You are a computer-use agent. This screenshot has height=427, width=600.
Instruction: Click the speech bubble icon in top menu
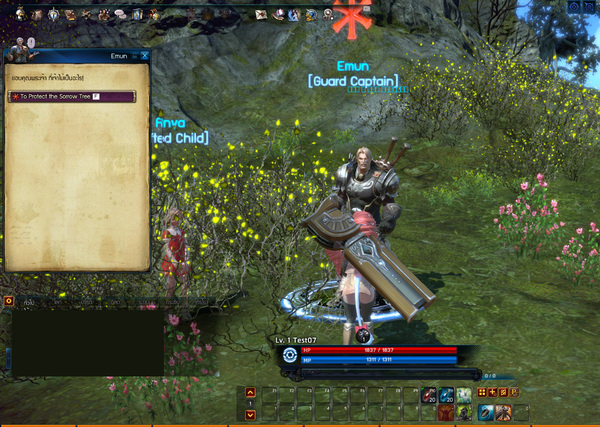click(119, 15)
